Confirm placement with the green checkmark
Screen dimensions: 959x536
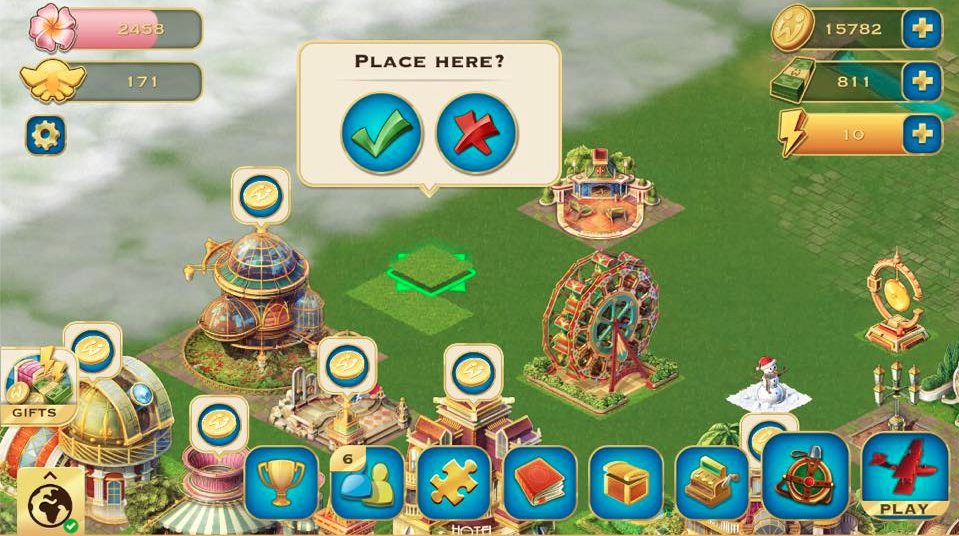pos(381,134)
